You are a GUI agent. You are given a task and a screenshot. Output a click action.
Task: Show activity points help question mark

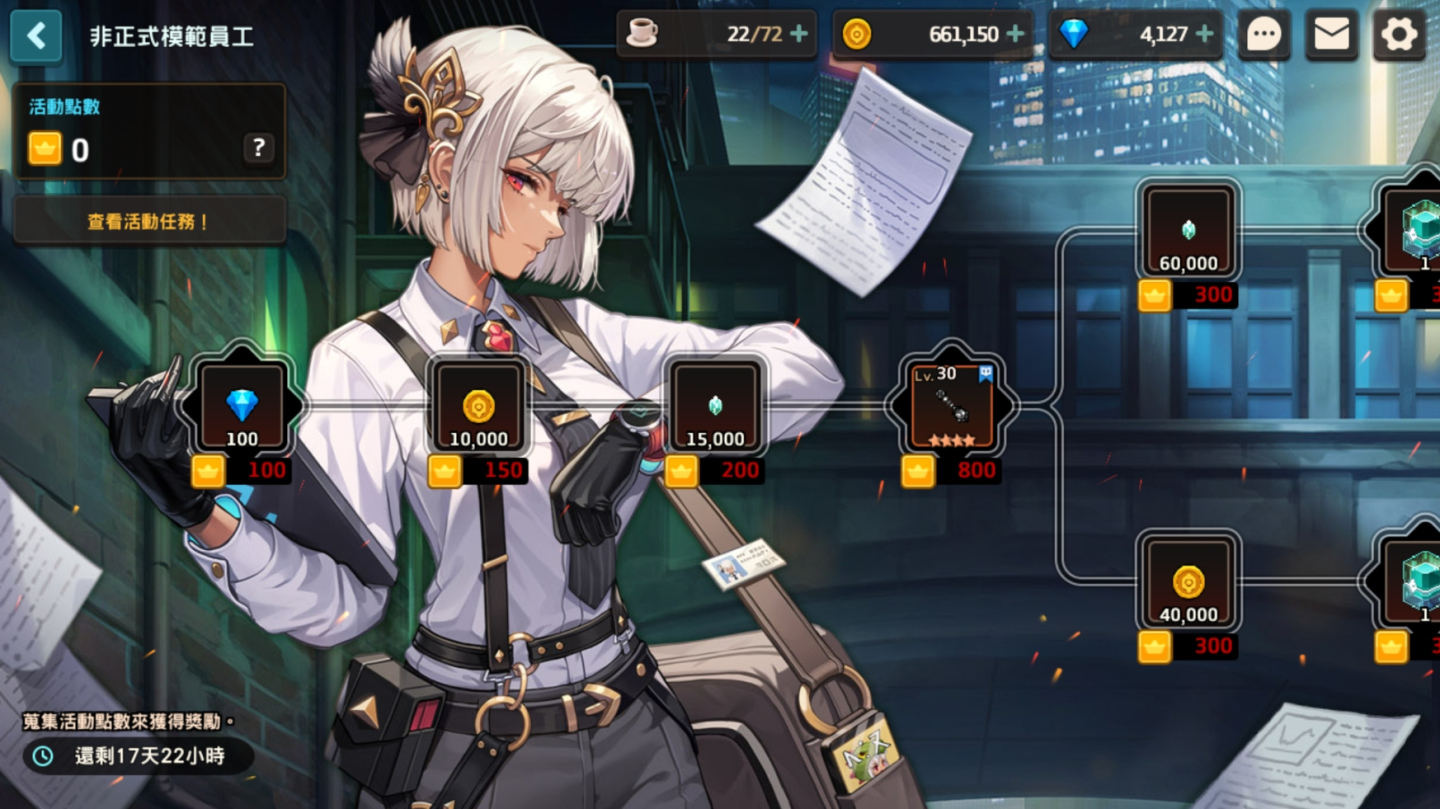click(258, 148)
